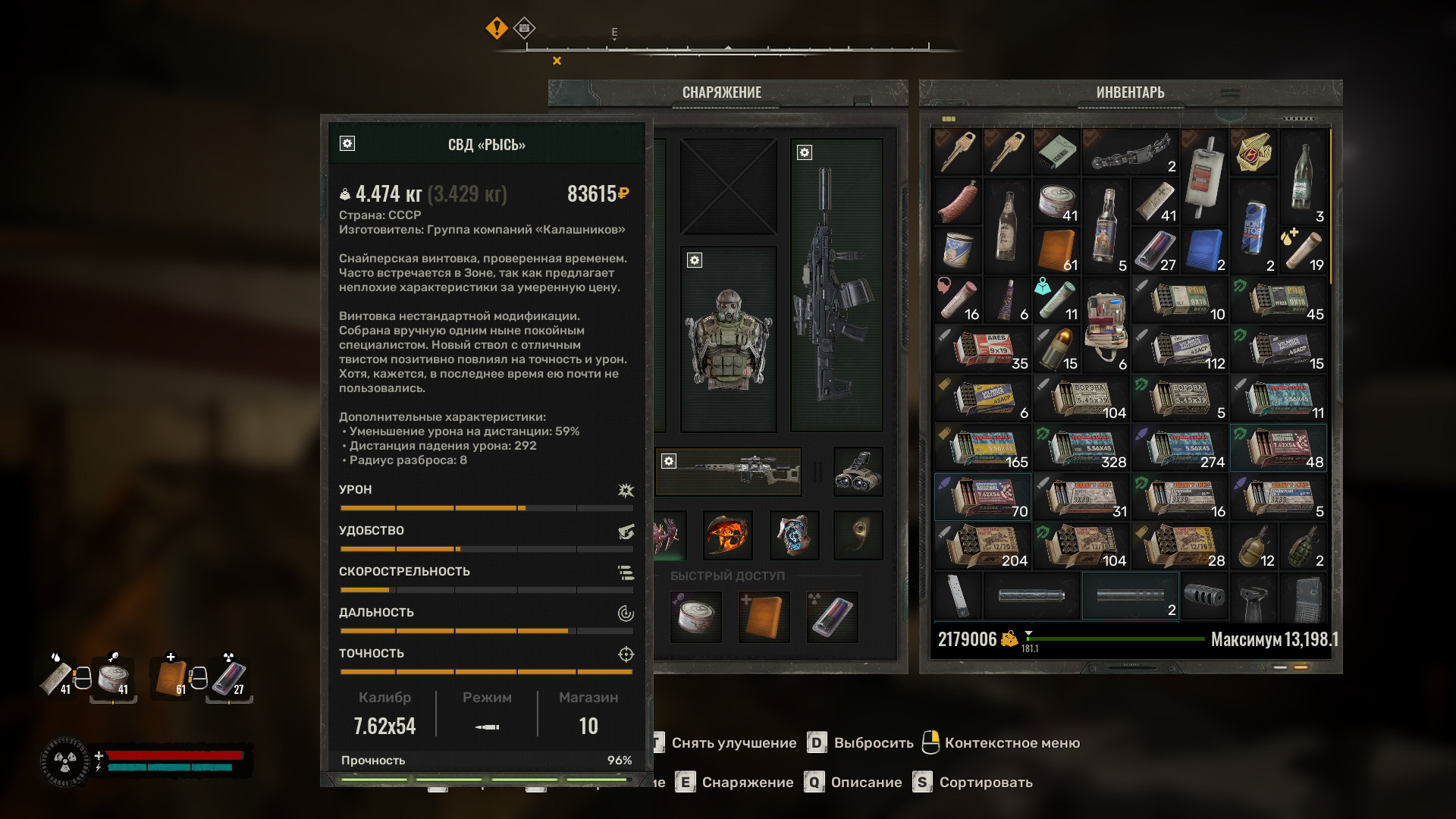
Task: Select the sausage in the inventory
Action: click(958, 202)
